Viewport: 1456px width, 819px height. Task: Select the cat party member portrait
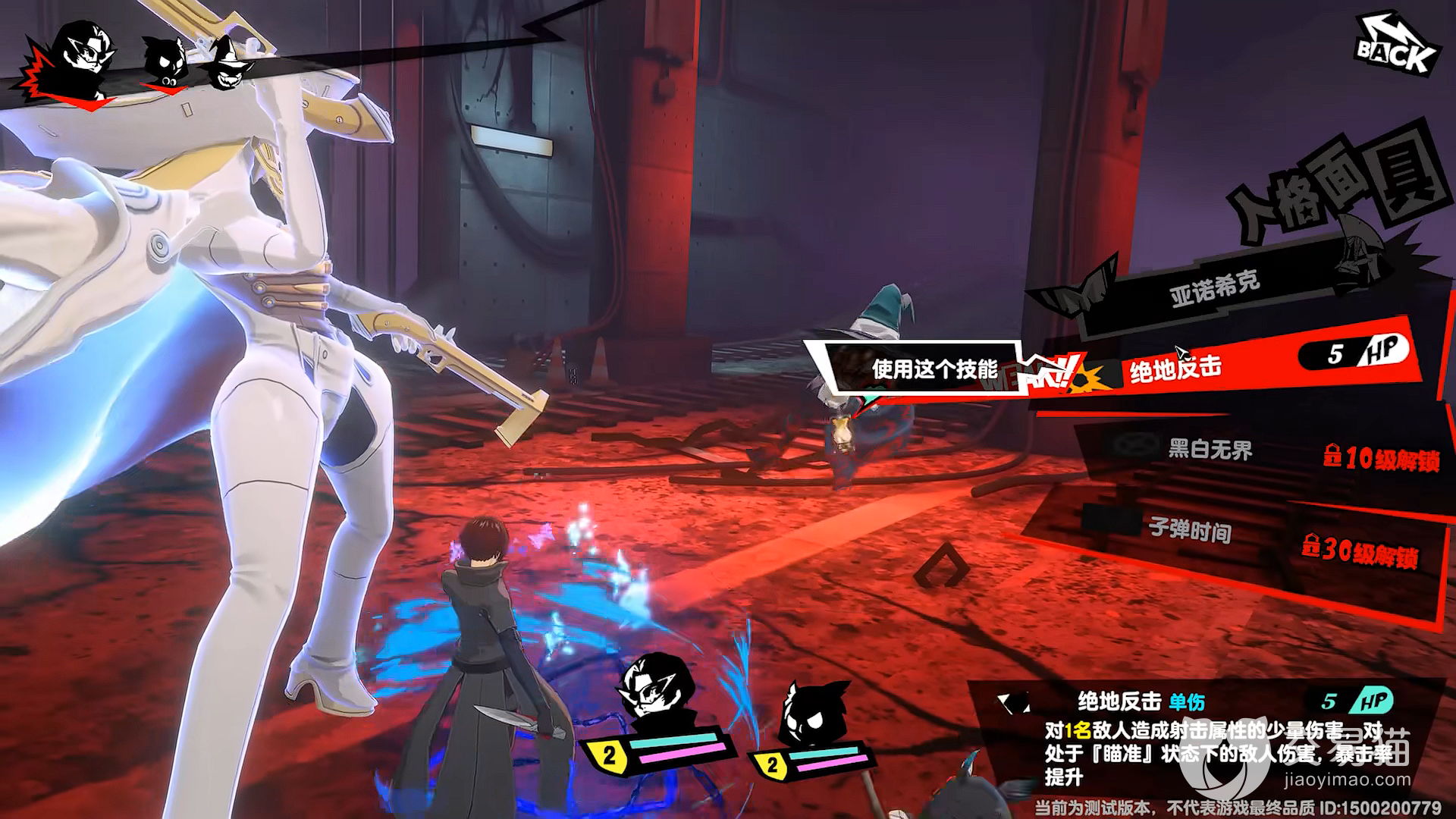pos(815,713)
